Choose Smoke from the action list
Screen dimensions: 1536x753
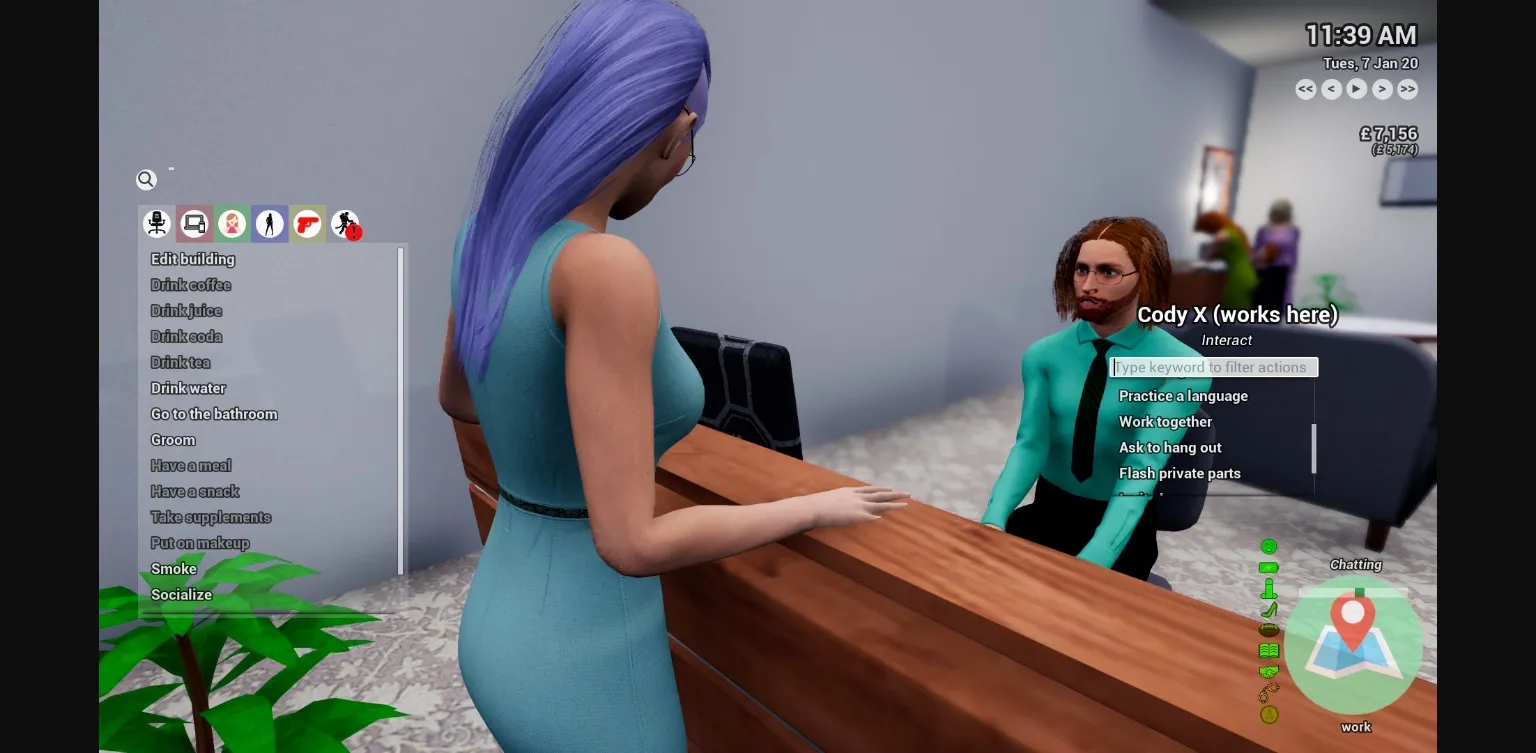tap(173, 568)
